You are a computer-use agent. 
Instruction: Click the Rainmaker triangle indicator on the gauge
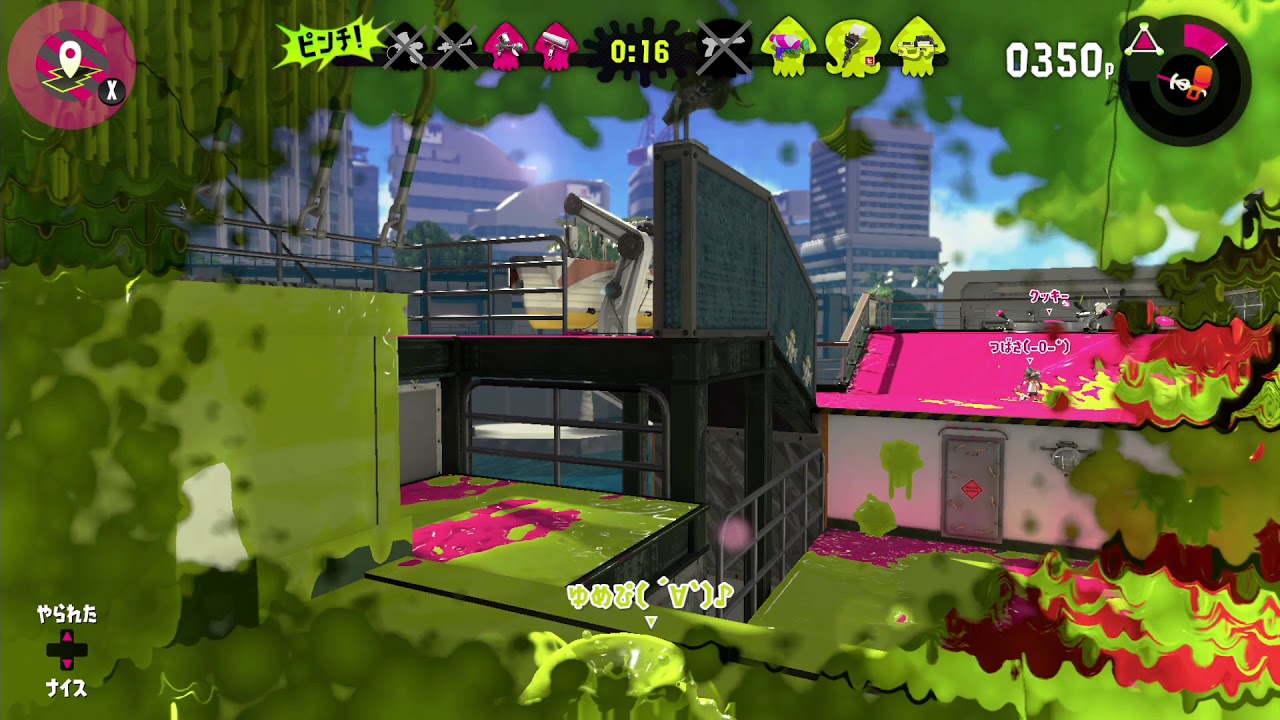pos(1142,37)
